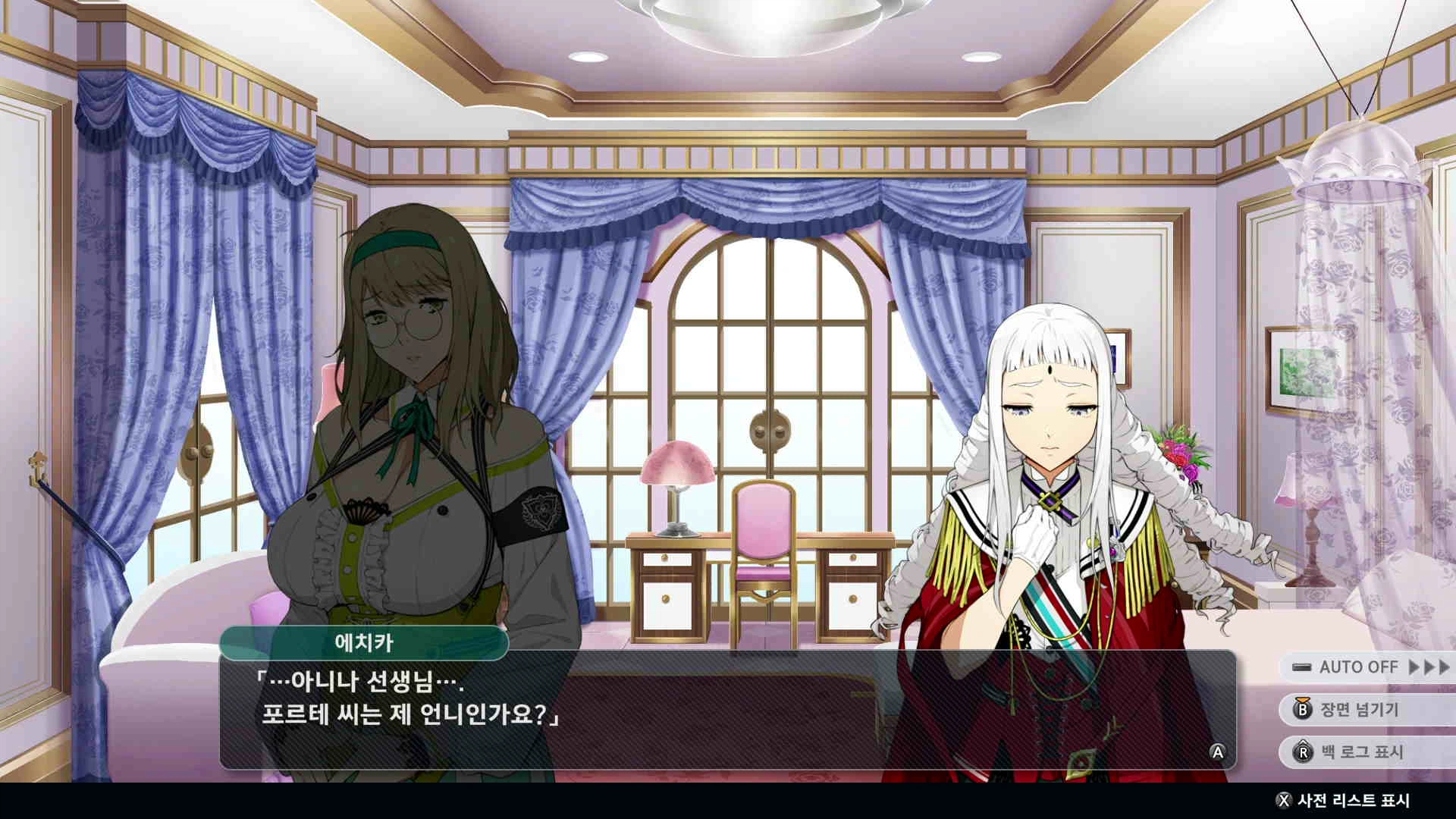Click the R controller button icon
Image resolution: width=1456 pixels, height=819 pixels.
1304,752
